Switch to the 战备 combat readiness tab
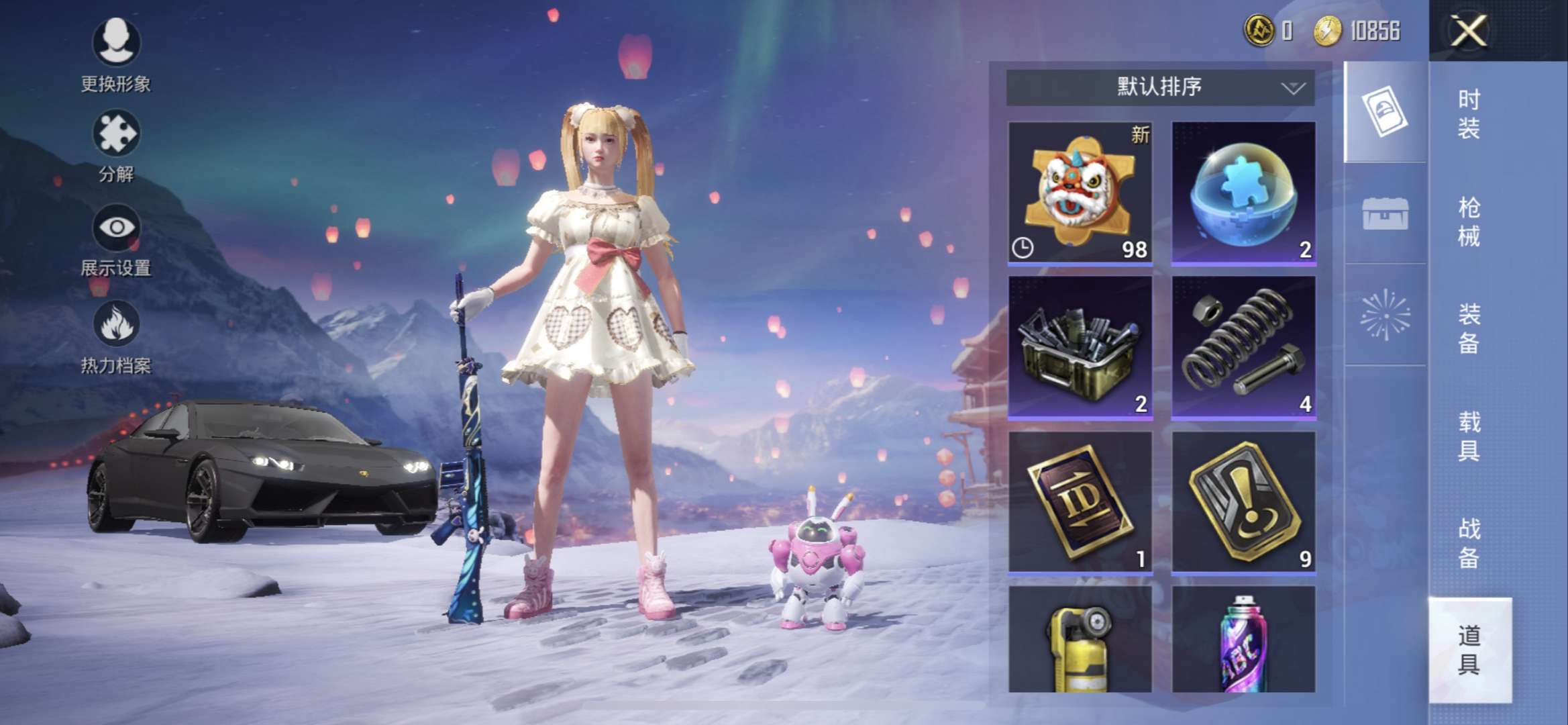 click(1469, 544)
